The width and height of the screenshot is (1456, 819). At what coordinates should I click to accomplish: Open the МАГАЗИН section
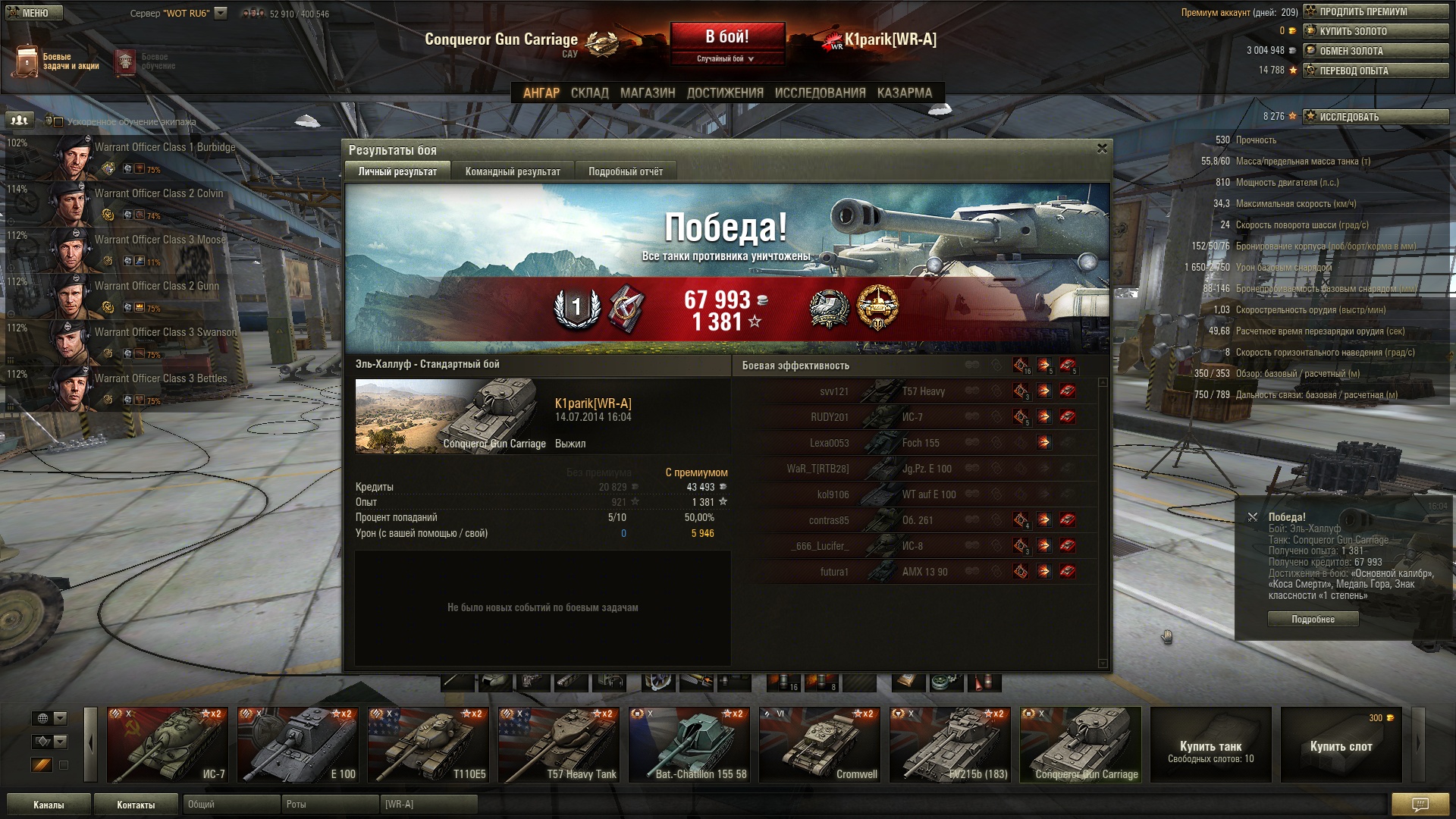pyautogui.click(x=647, y=93)
